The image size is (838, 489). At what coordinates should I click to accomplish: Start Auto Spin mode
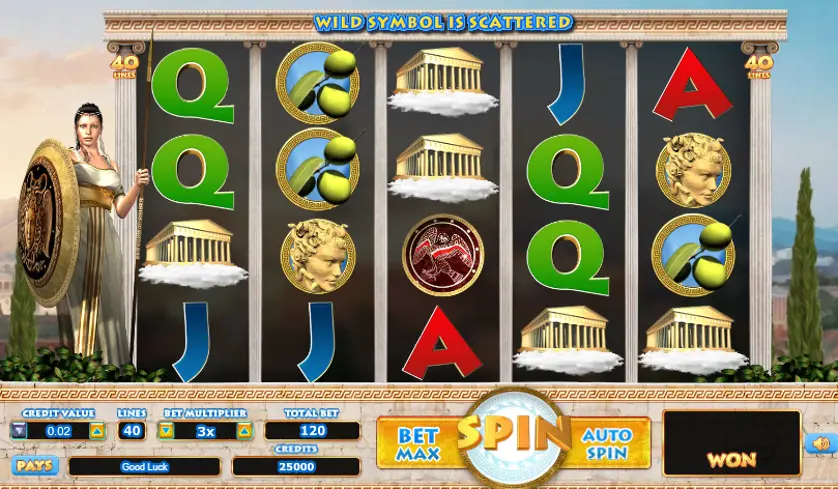pyautogui.click(x=608, y=443)
